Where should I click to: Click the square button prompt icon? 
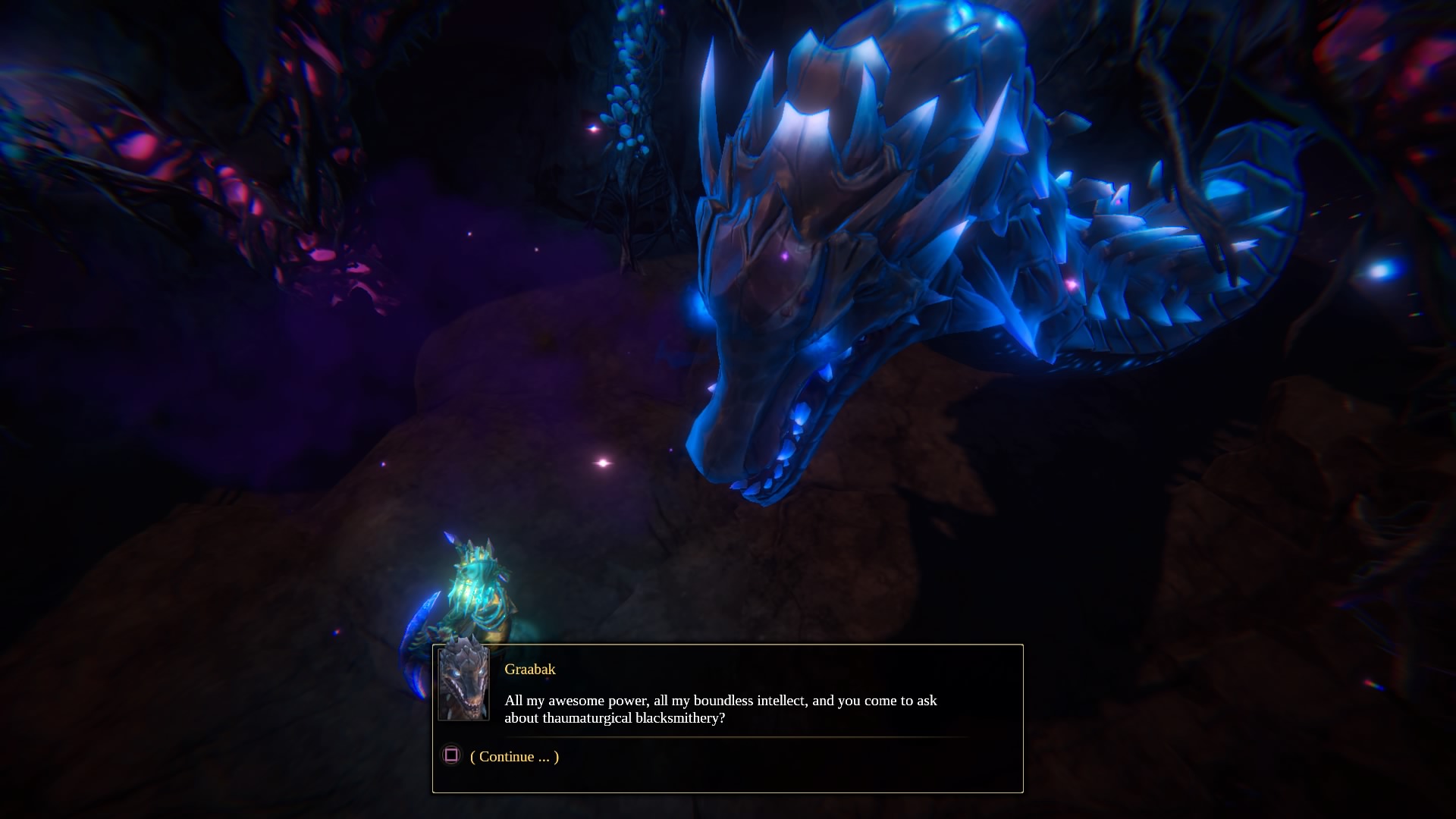[x=451, y=756]
